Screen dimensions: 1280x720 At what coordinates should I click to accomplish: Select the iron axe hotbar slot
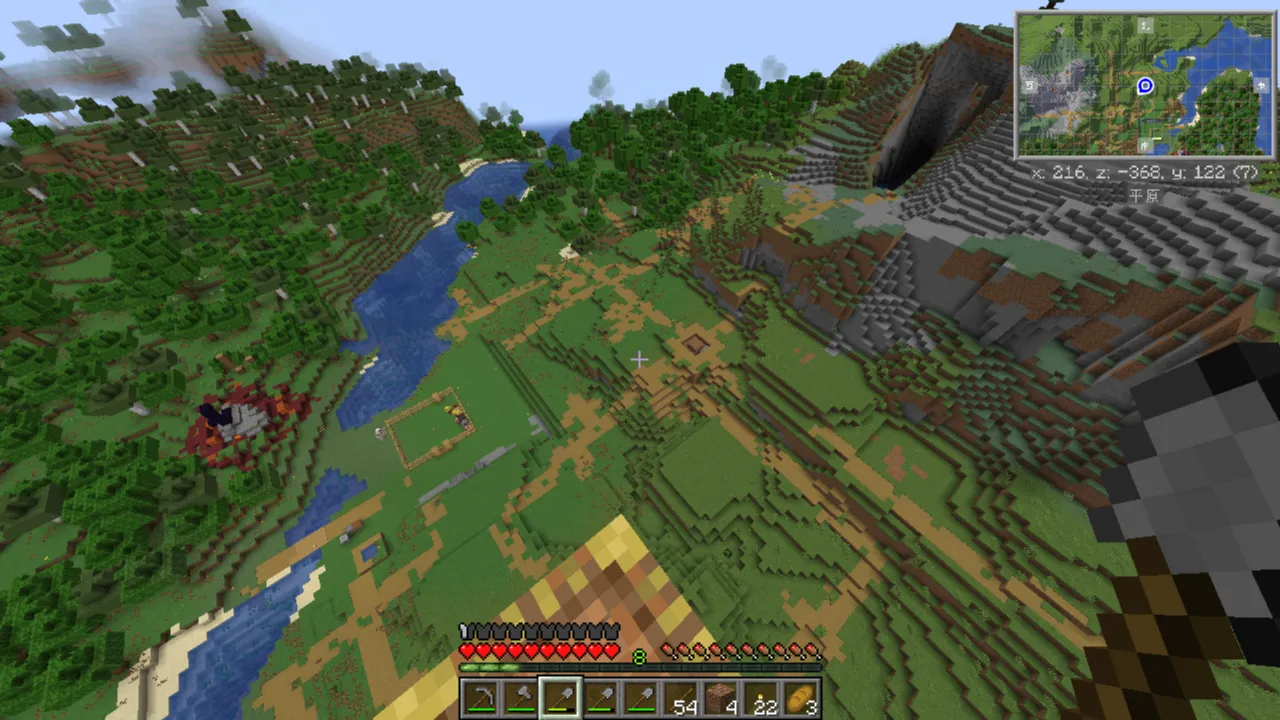point(520,698)
